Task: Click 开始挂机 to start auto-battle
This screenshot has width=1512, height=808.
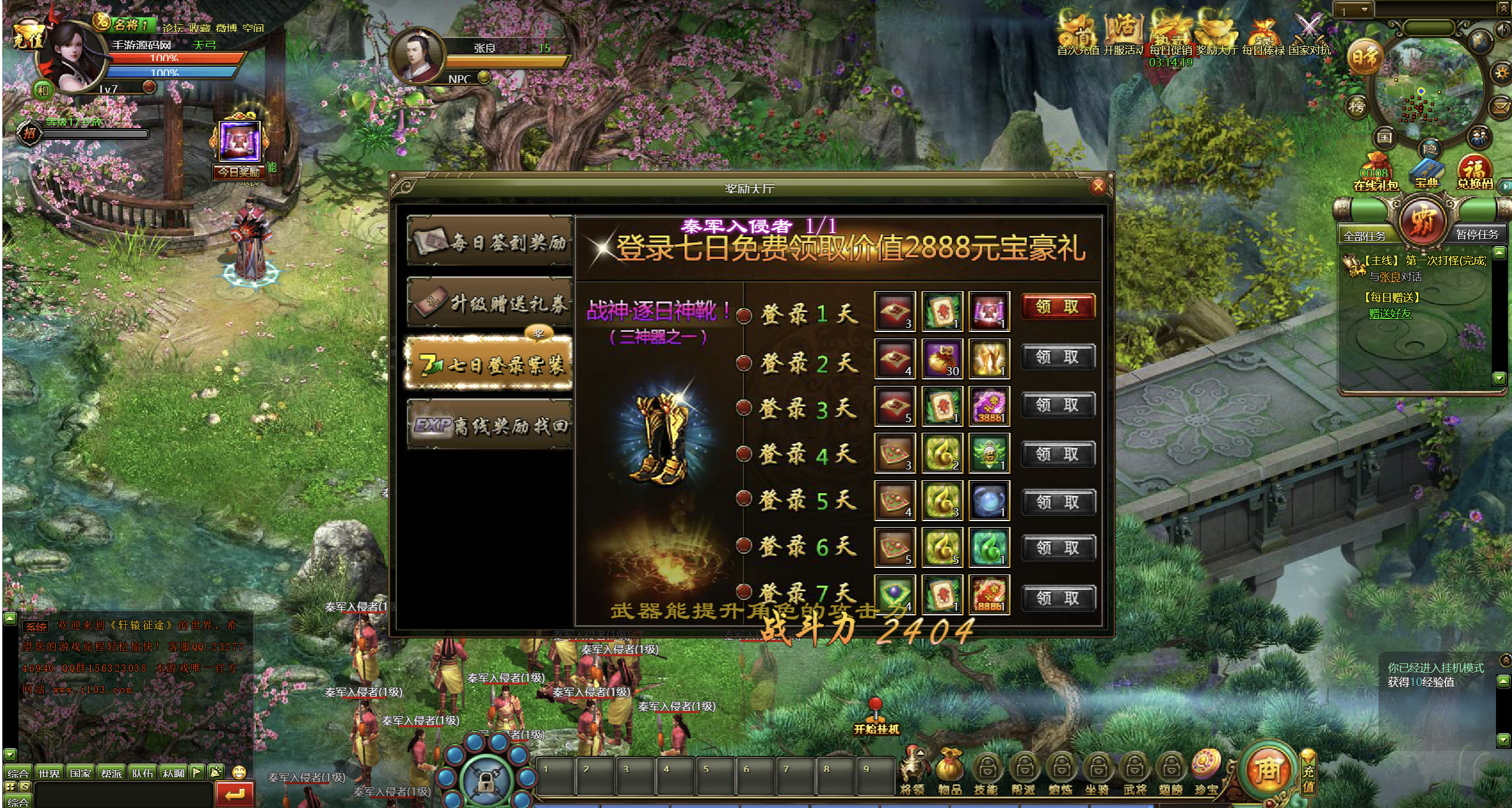Action: 876,718
